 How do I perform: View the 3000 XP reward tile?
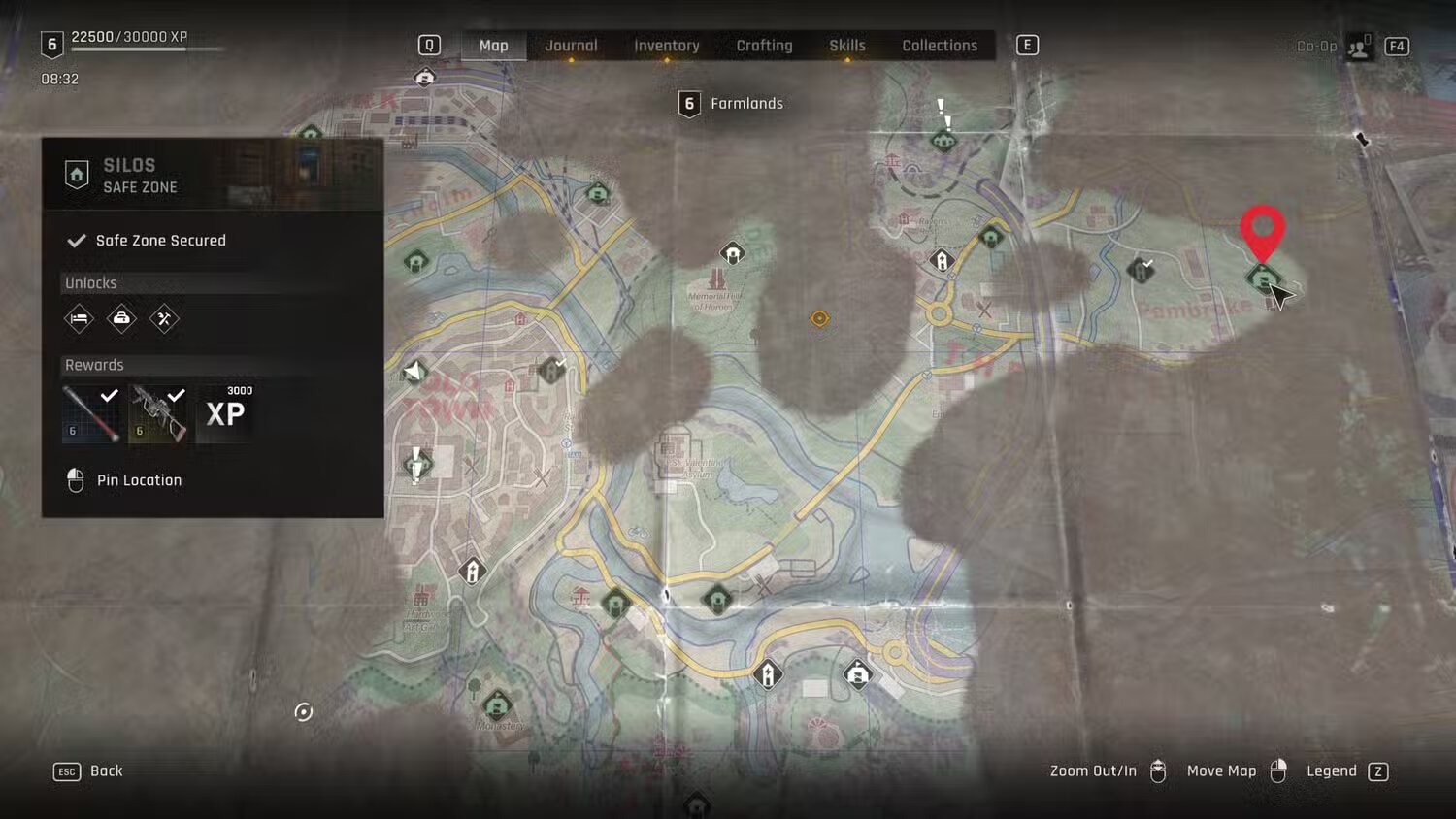coord(225,413)
